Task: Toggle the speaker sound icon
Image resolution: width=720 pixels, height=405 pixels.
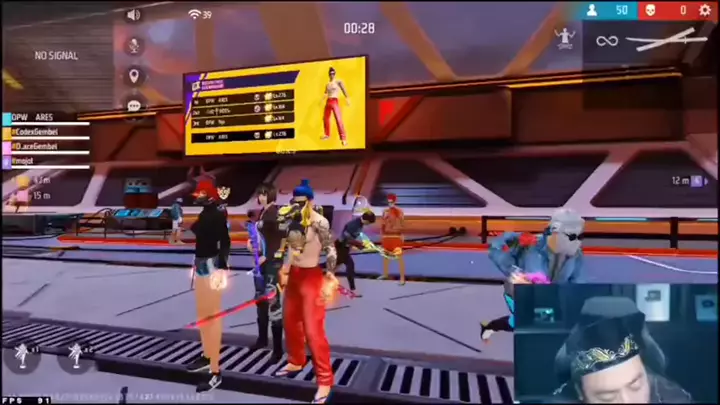Action: [x=133, y=15]
